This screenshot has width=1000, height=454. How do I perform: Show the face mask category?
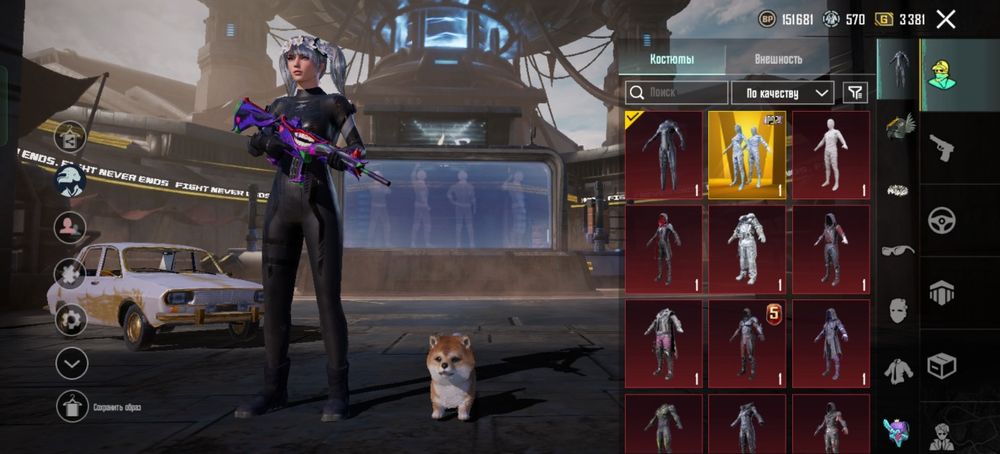coord(898,310)
